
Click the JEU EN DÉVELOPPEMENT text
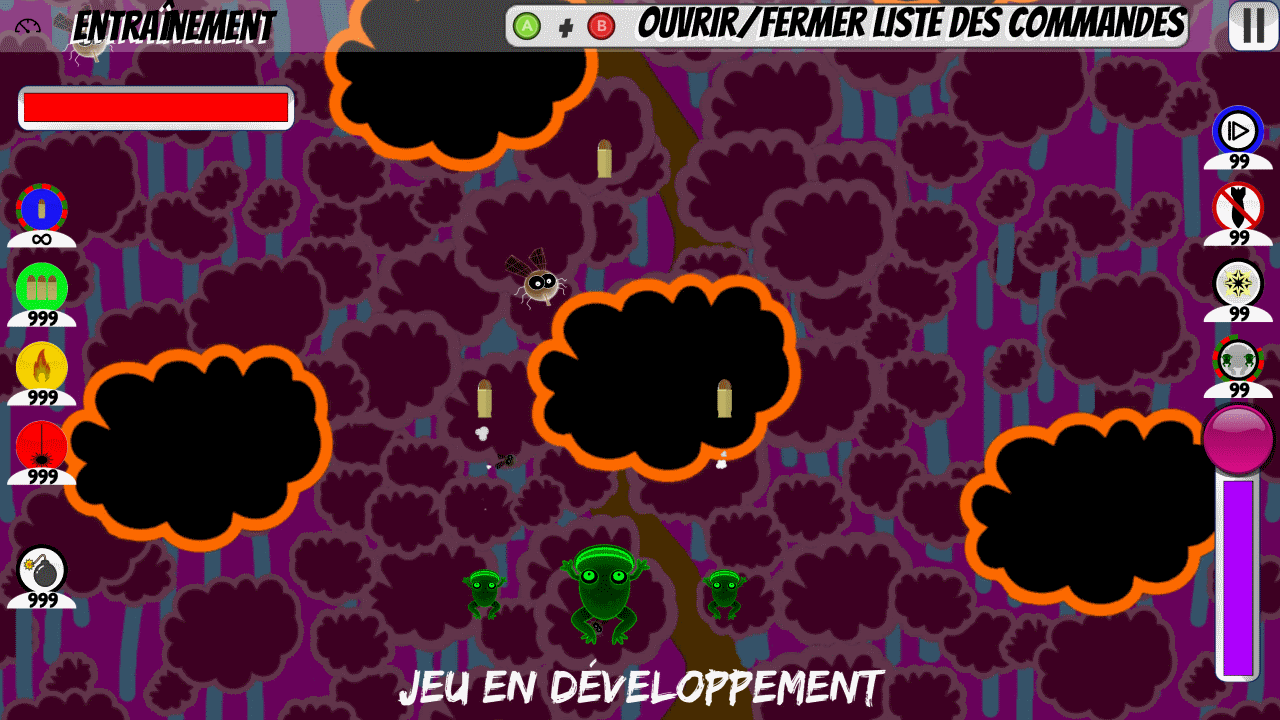tap(640, 686)
